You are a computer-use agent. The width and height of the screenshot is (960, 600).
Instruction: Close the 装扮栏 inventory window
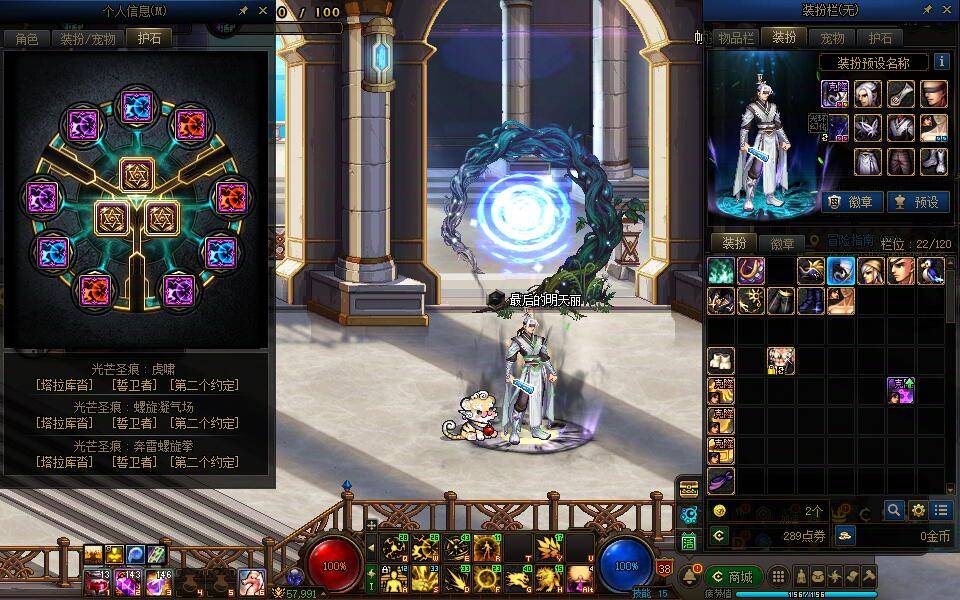[x=947, y=11]
